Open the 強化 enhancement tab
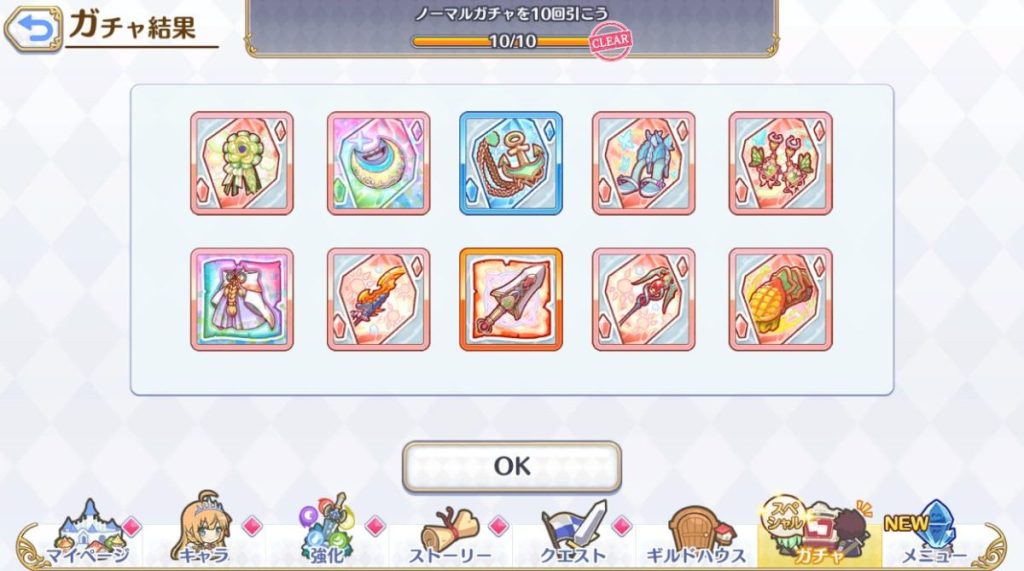 pos(329,534)
